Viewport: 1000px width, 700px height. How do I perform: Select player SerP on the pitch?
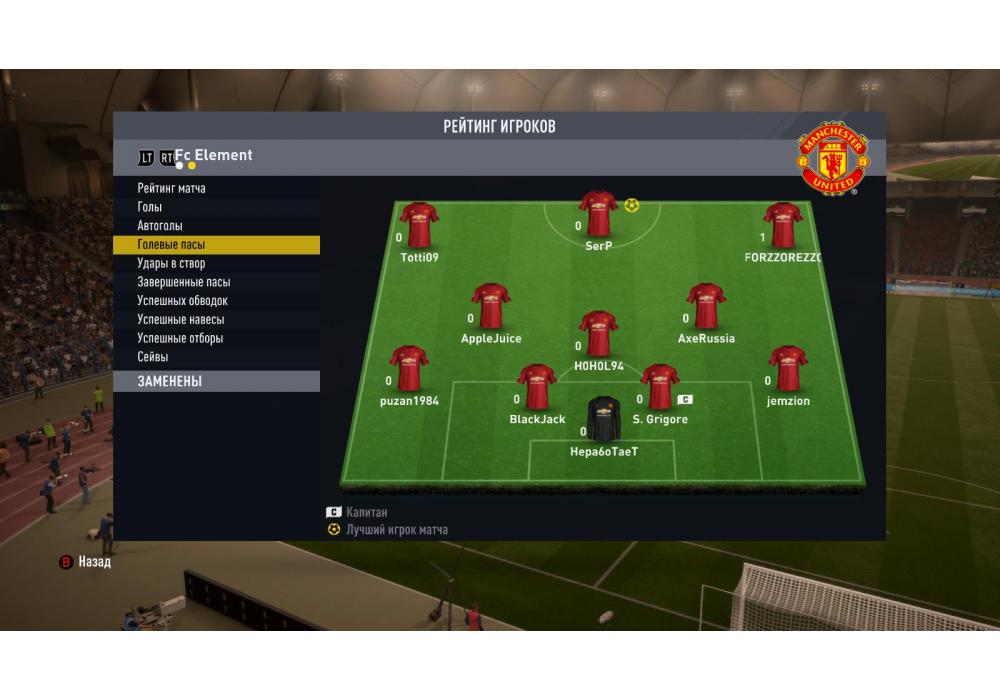[598, 213]
